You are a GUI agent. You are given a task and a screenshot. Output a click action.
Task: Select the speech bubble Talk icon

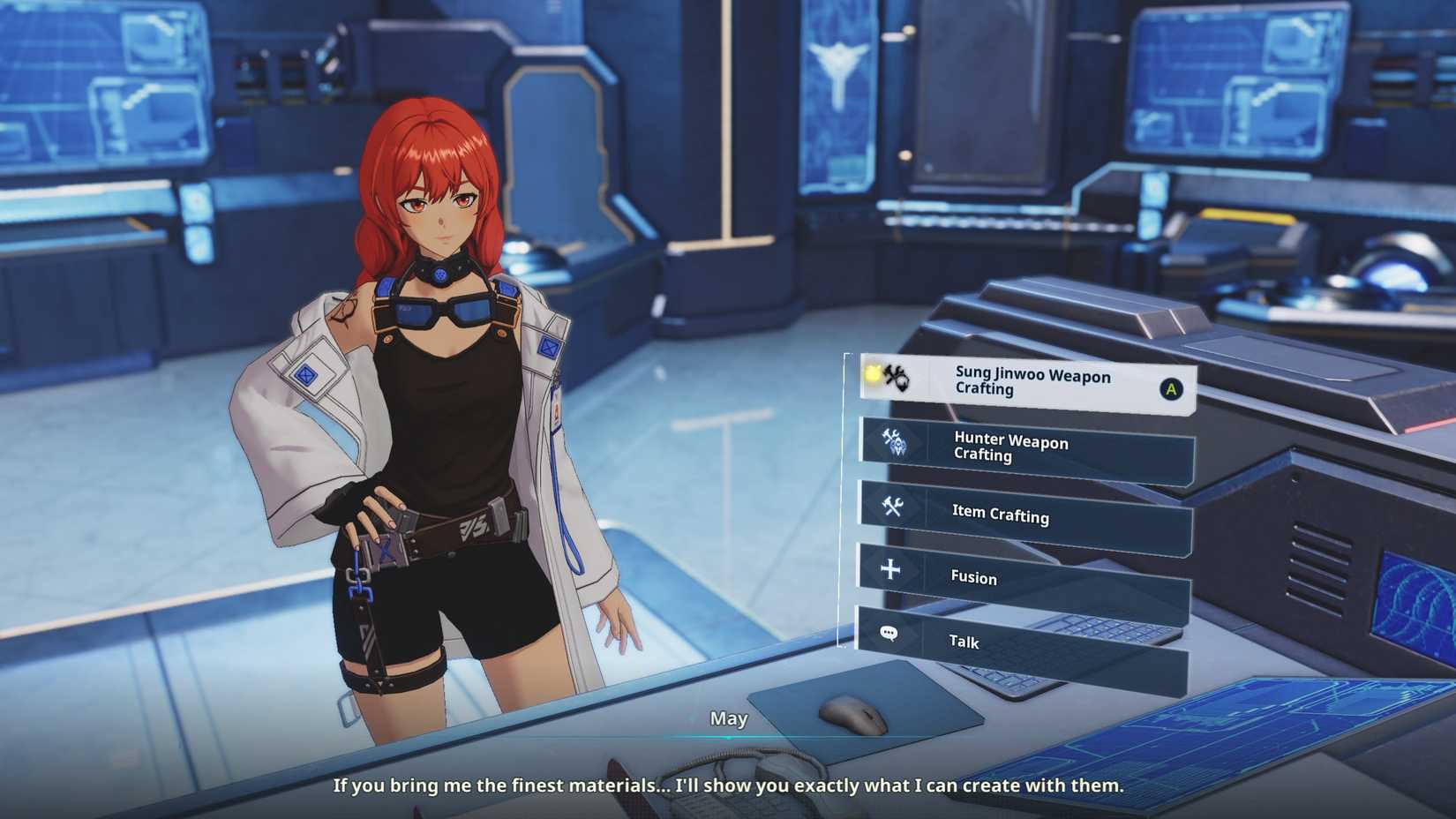point(889,634)
